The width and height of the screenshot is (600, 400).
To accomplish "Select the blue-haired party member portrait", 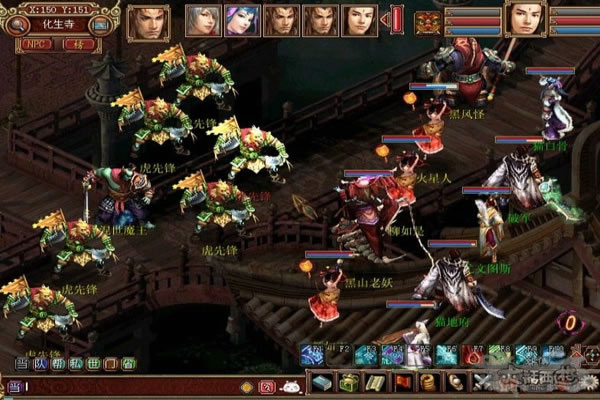I will 241,20.
